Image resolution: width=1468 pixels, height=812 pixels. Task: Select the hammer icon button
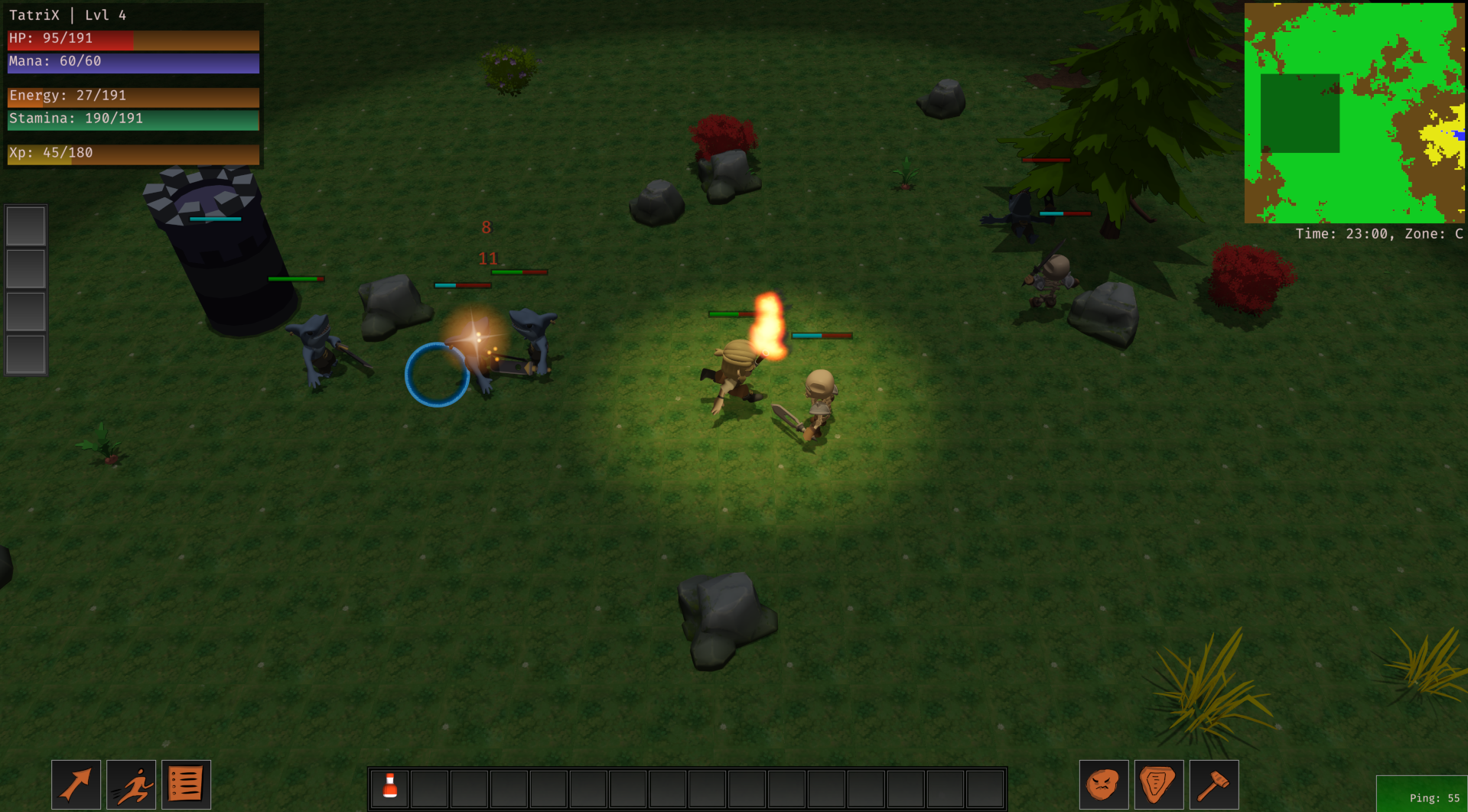click(x=1213, y=784)
